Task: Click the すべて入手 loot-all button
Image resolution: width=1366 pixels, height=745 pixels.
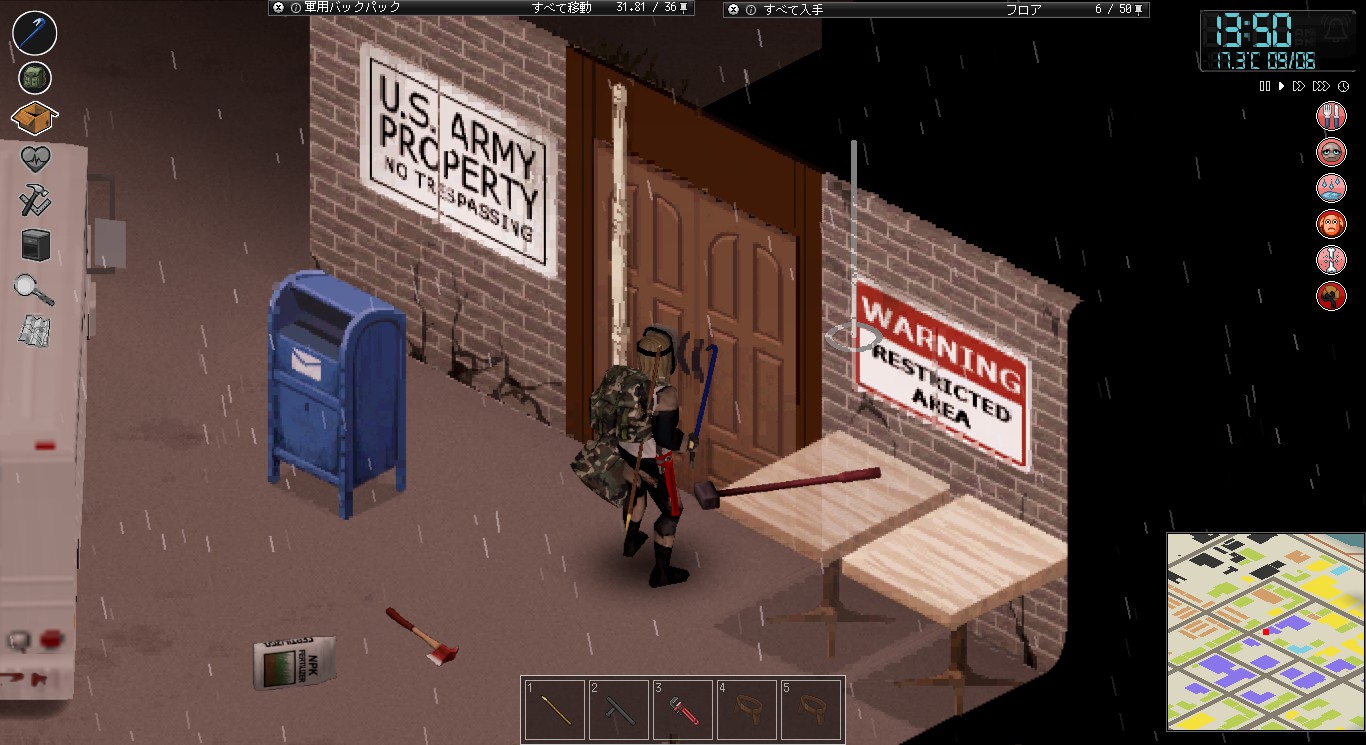Action: pyautogui.click(x=795, y=7)
